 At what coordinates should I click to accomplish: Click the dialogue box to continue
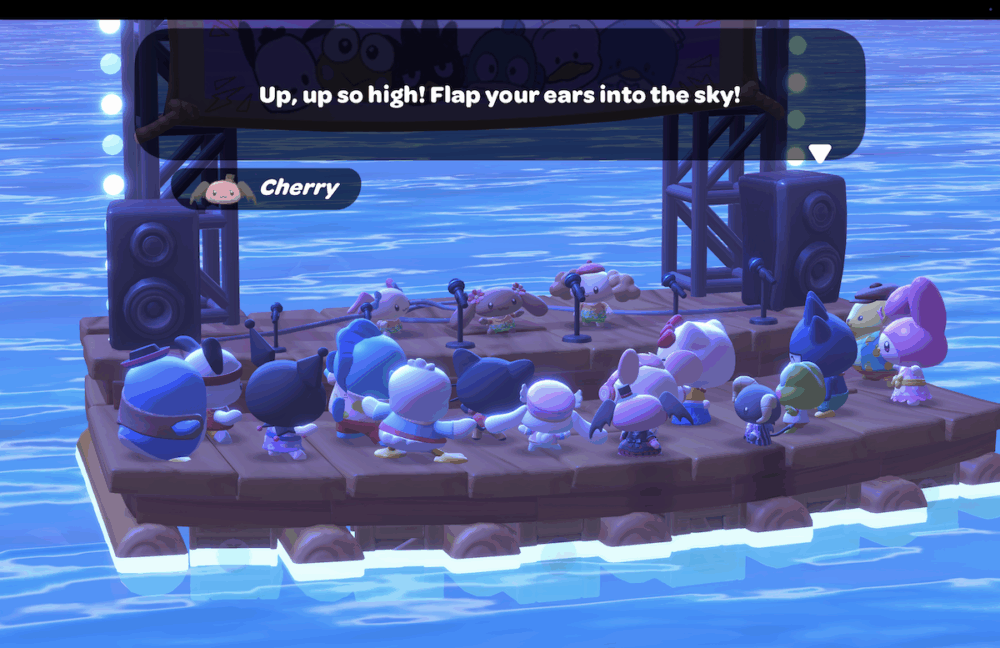[x=500, y=95]
